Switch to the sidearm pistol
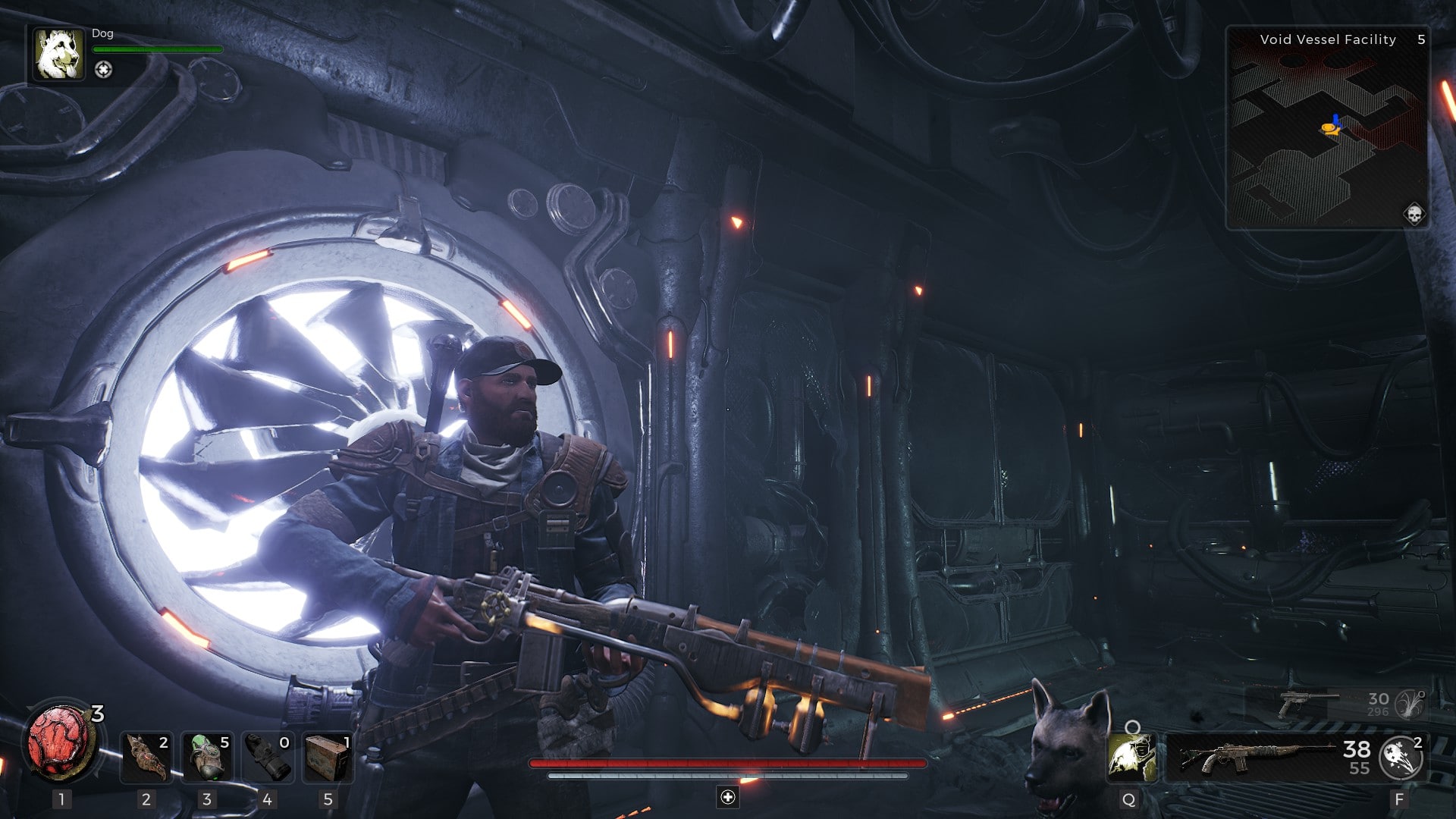Screen dimensions: 1456x819 click(x=1306, y=704)
